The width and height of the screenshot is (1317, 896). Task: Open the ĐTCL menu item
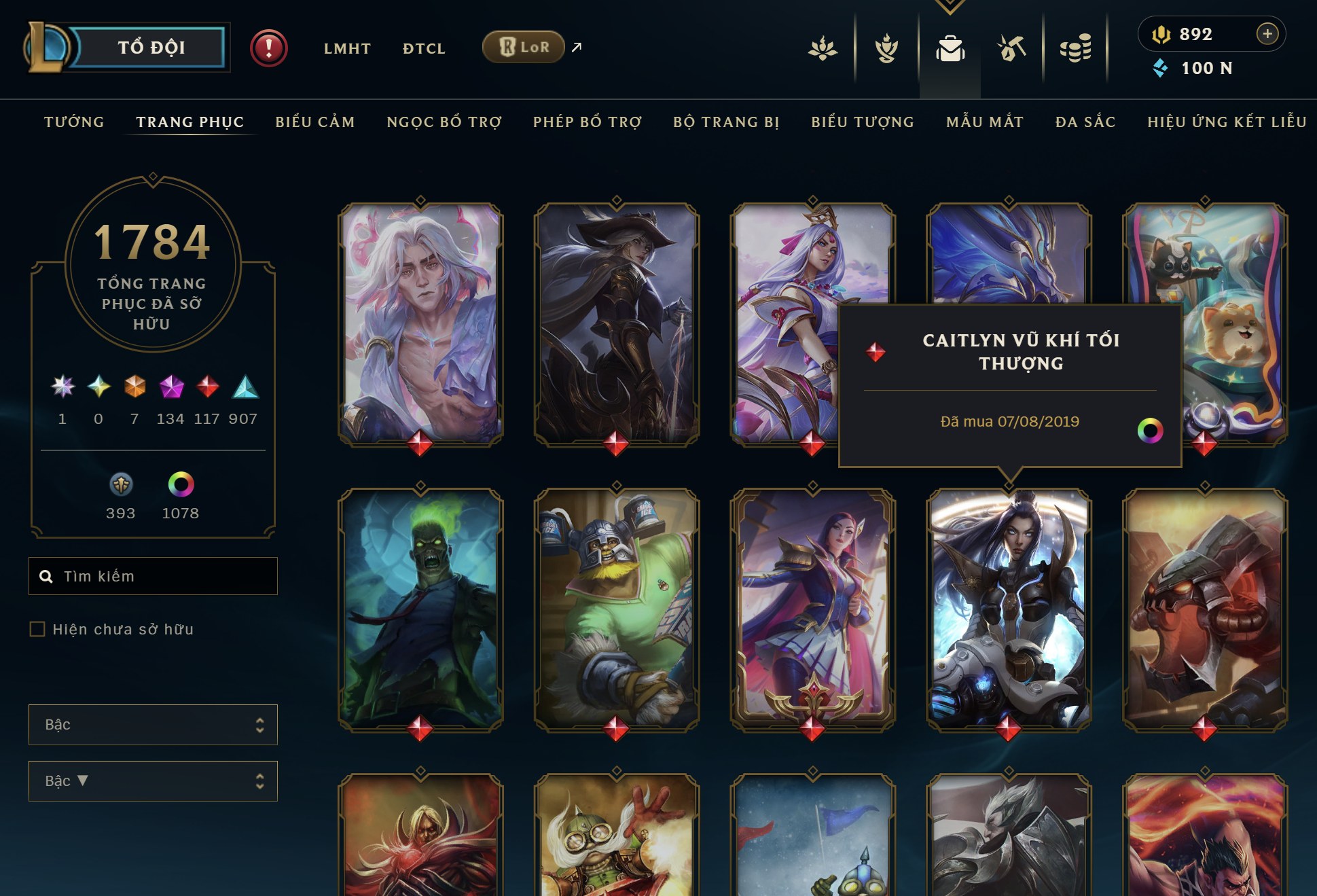click(x=423, y=48)
